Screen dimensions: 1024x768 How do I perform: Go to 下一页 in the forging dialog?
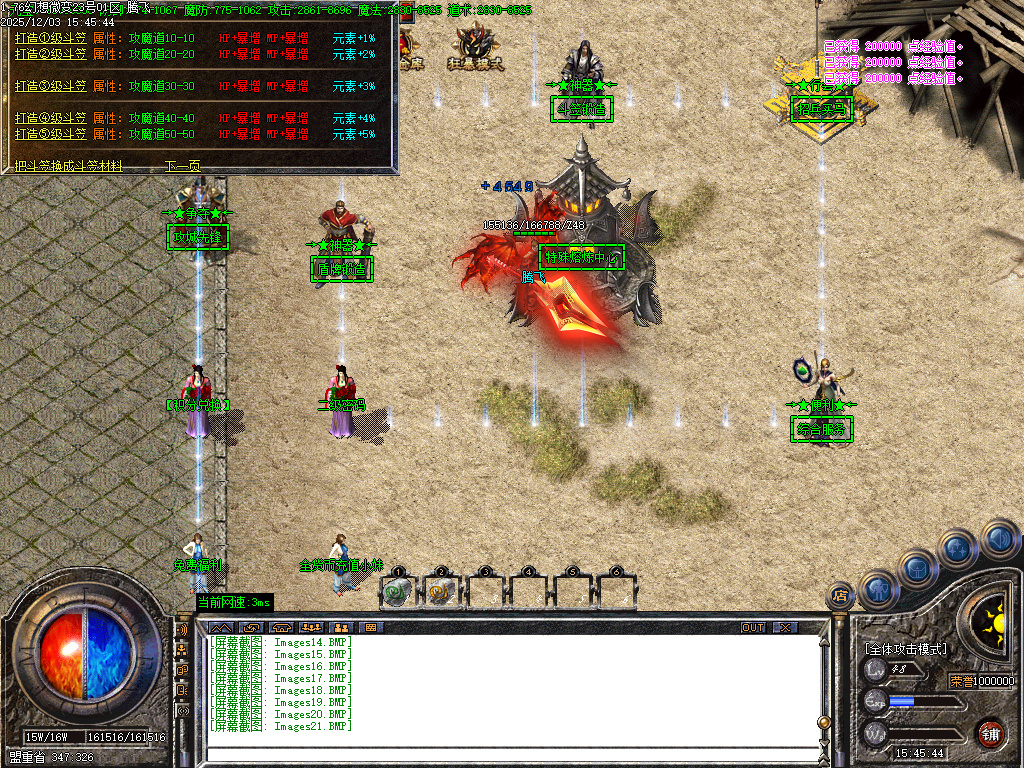182,166
